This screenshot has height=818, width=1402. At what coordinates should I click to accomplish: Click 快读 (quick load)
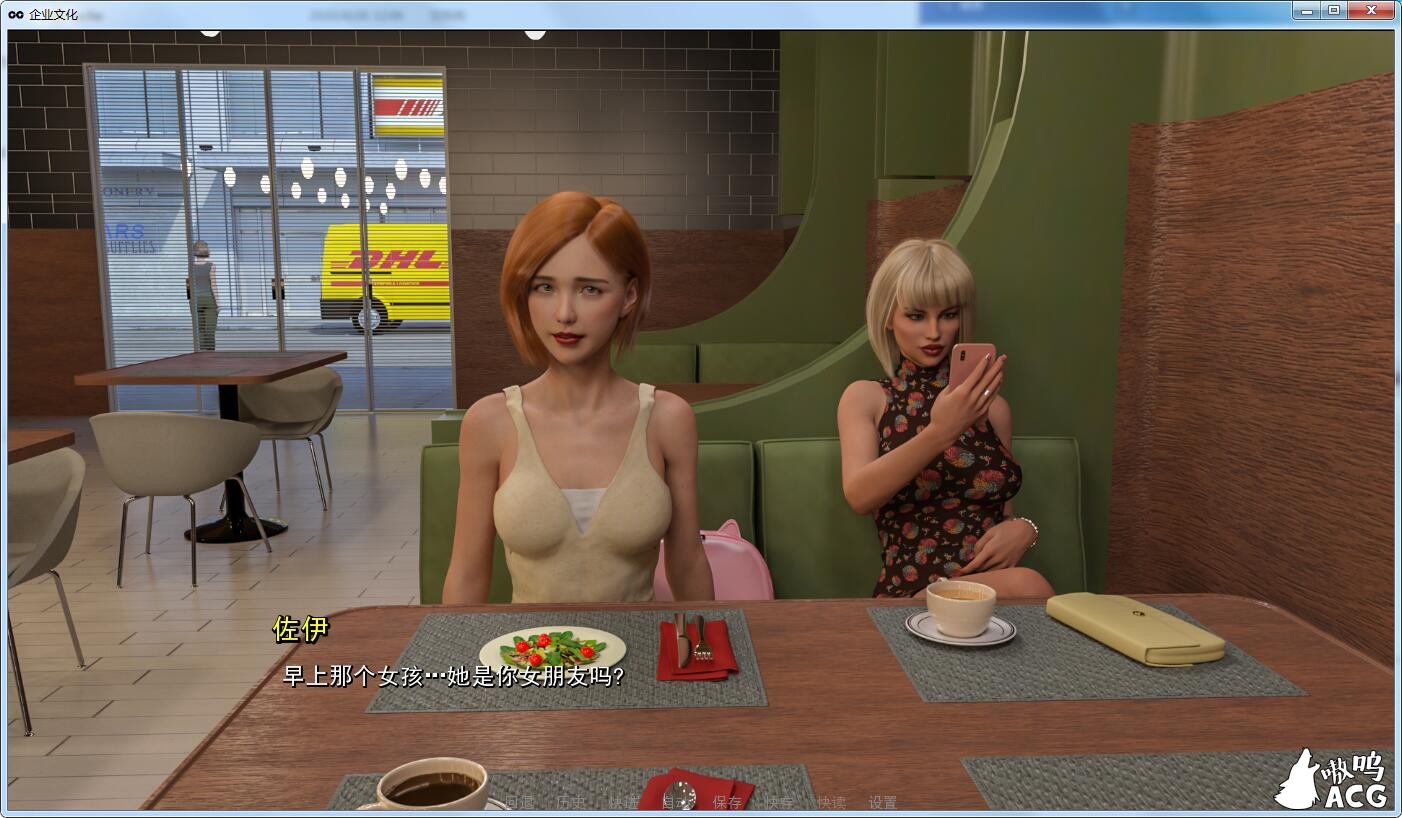pos(831,802)
